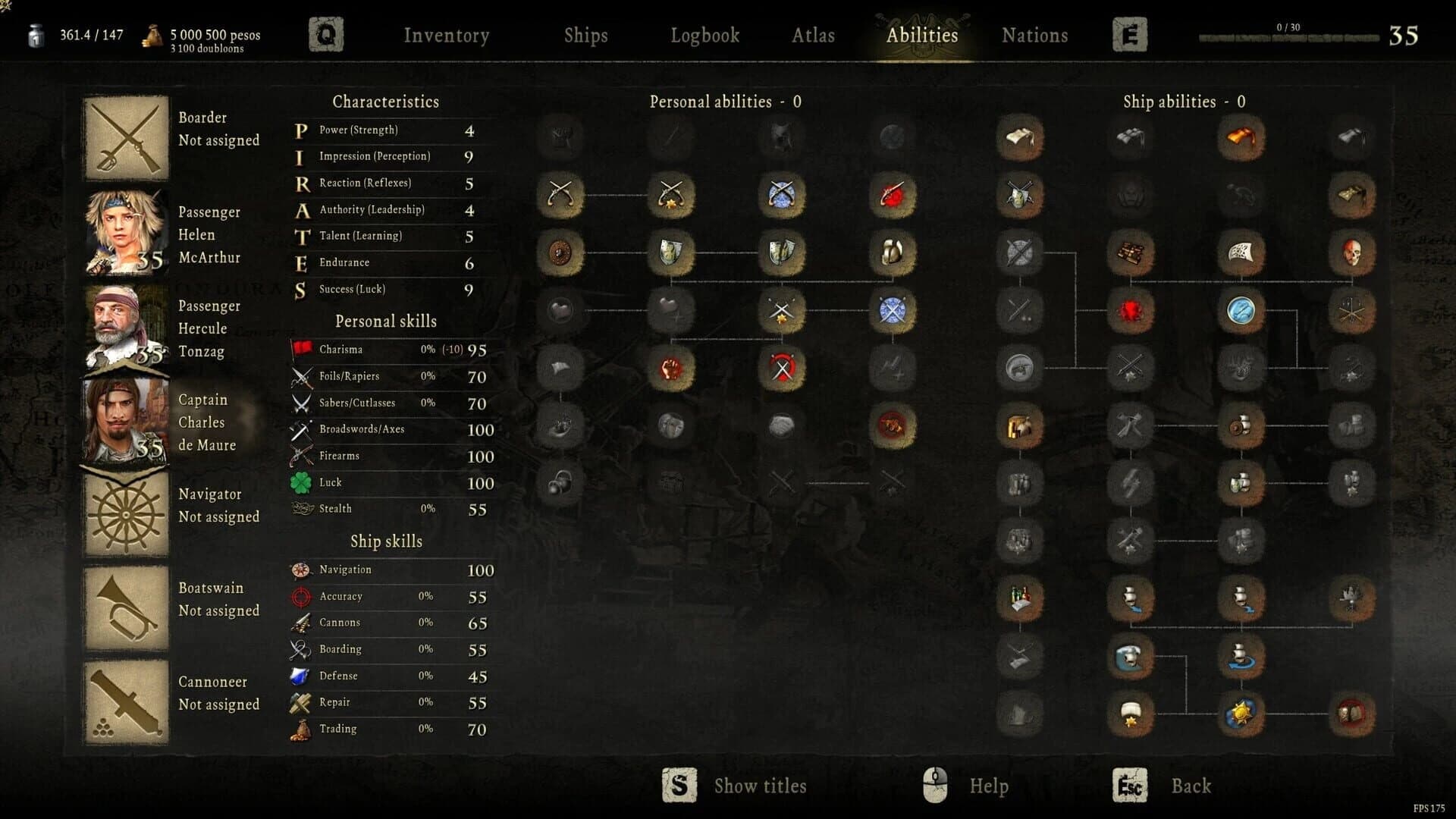Click the bronze round shield ability icon
Viewport: 1456px width, 819px height.
[x=561, y=253]
